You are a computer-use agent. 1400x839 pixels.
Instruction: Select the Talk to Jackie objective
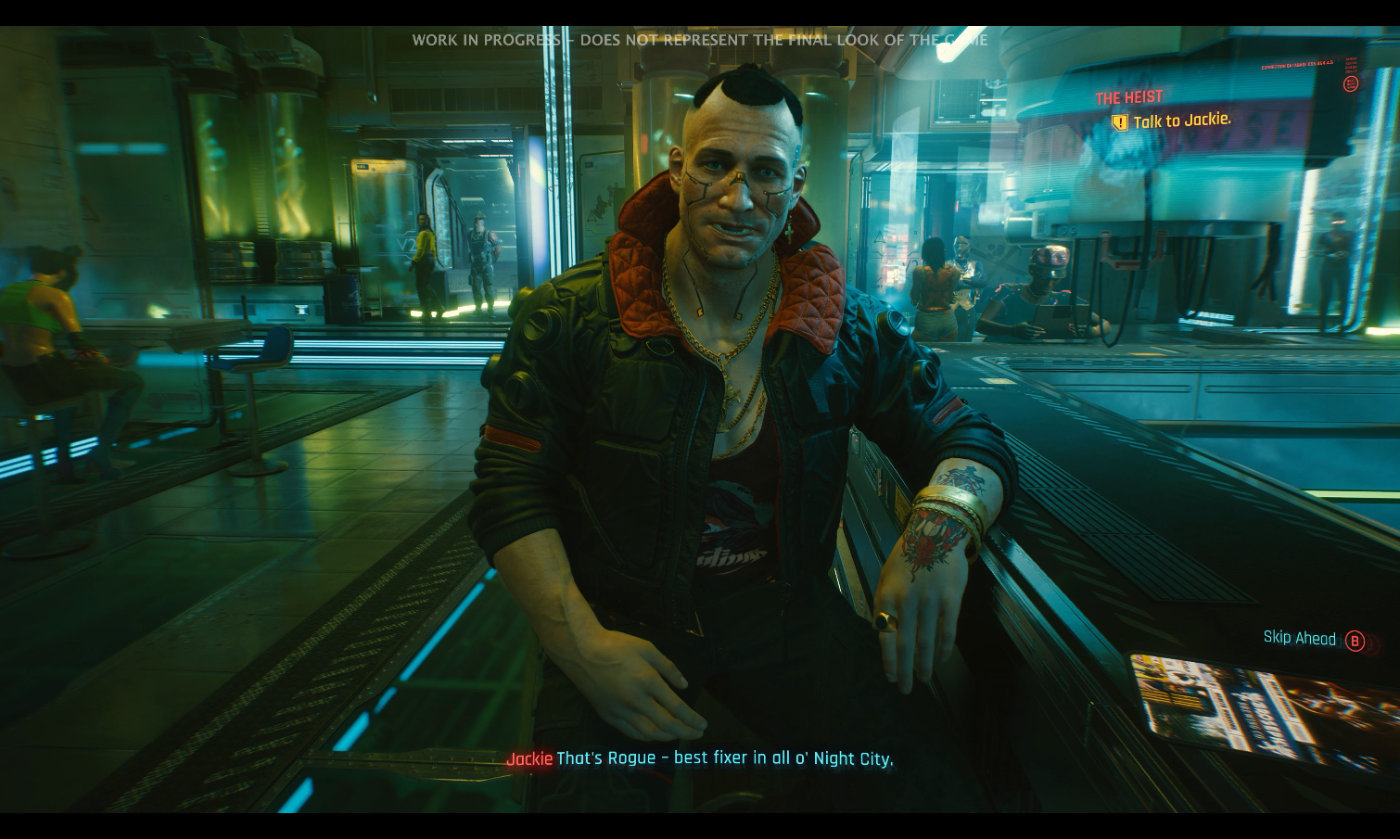(1181, 120)
